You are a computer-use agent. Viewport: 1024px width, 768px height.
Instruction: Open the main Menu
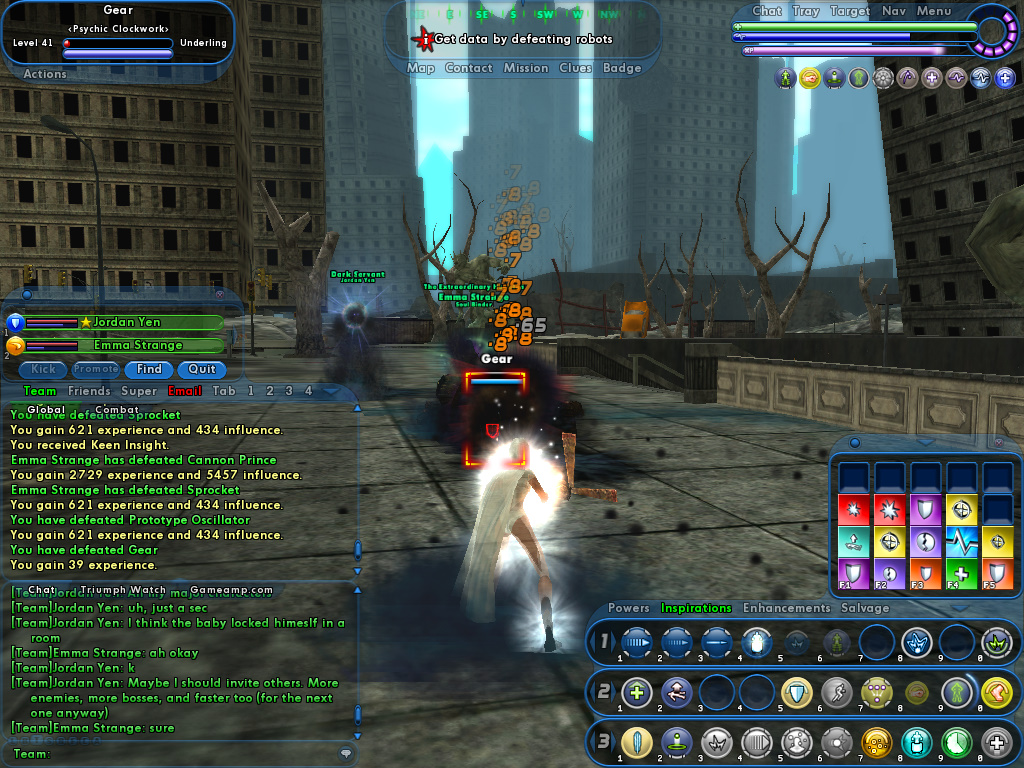pyautogui.click(x=933, y=11)
